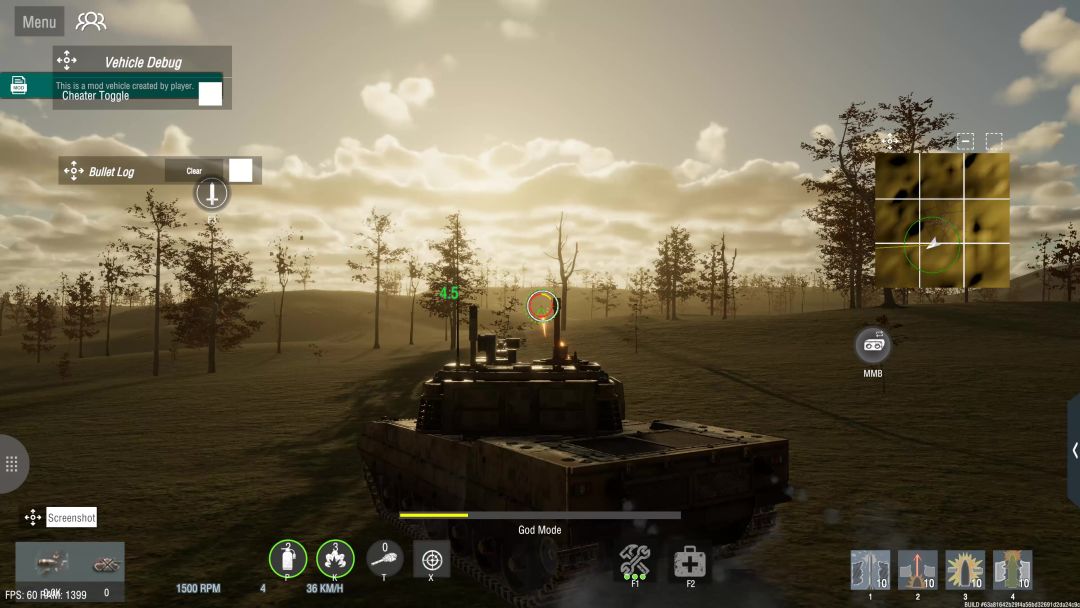Switch to explosive shell slot 3
Viewport: 1080px width, 608px height.
point(965,570)
